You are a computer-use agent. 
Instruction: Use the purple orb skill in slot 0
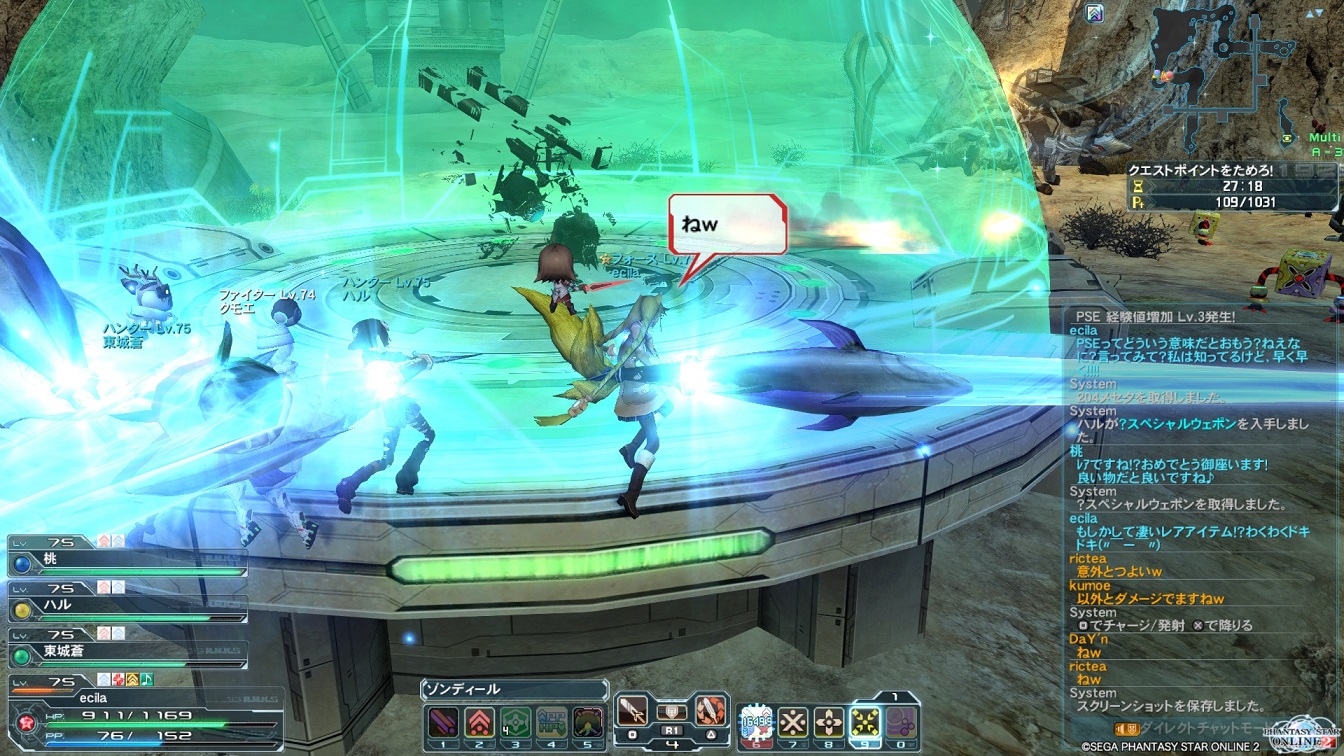coord(901,721)
